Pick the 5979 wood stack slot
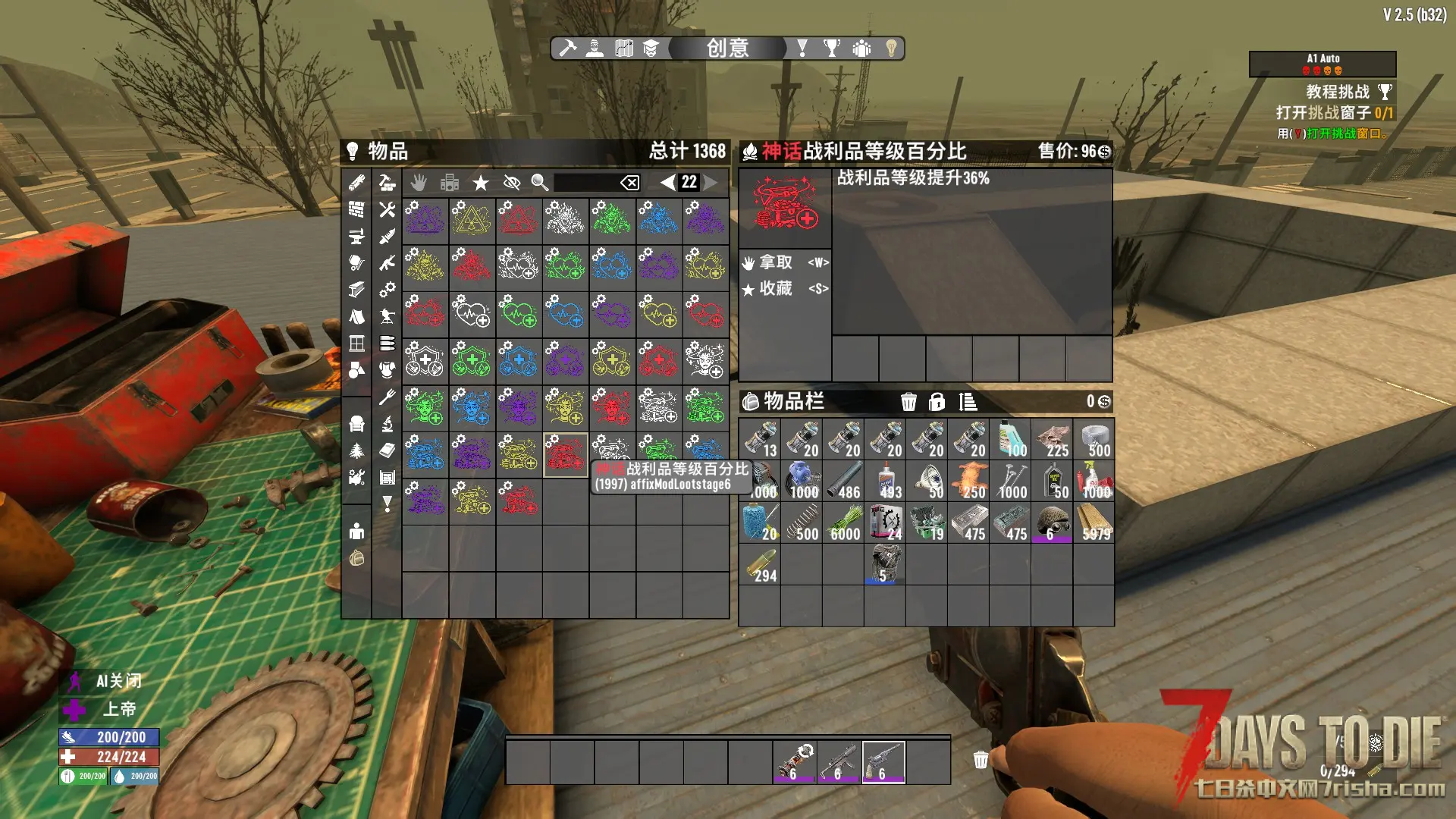The height and width of the screenshot is (819, 1456). click(1094, 522)
